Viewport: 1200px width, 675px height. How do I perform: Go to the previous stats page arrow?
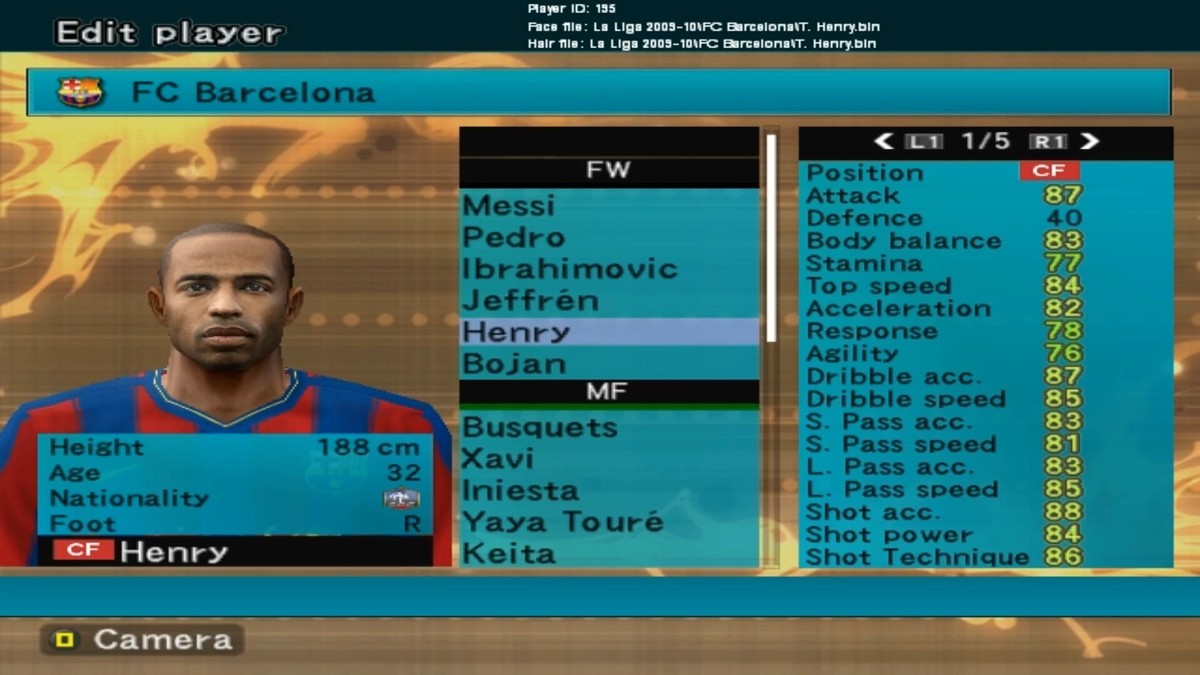883,142
